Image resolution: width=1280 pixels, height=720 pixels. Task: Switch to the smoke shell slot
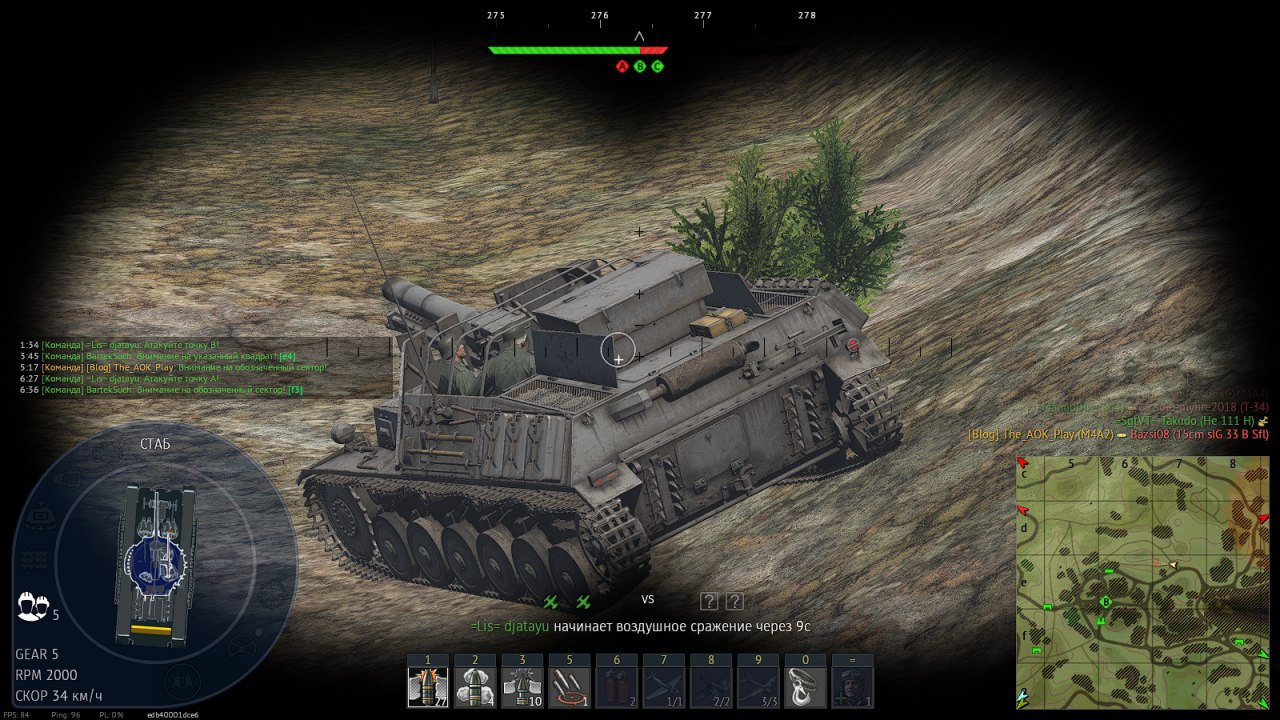[475, 687]
